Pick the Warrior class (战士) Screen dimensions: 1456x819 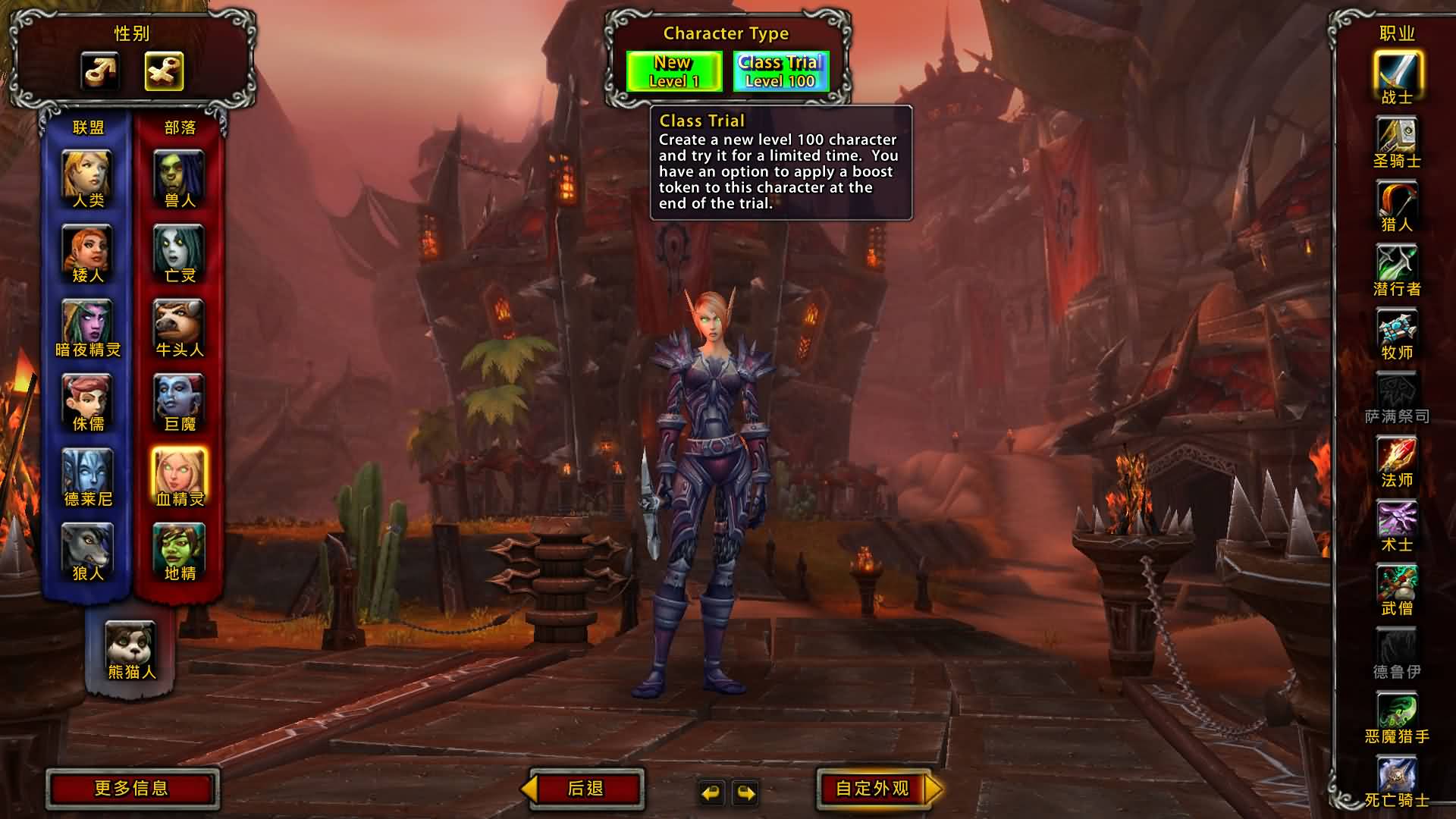tap(1397, 74)
